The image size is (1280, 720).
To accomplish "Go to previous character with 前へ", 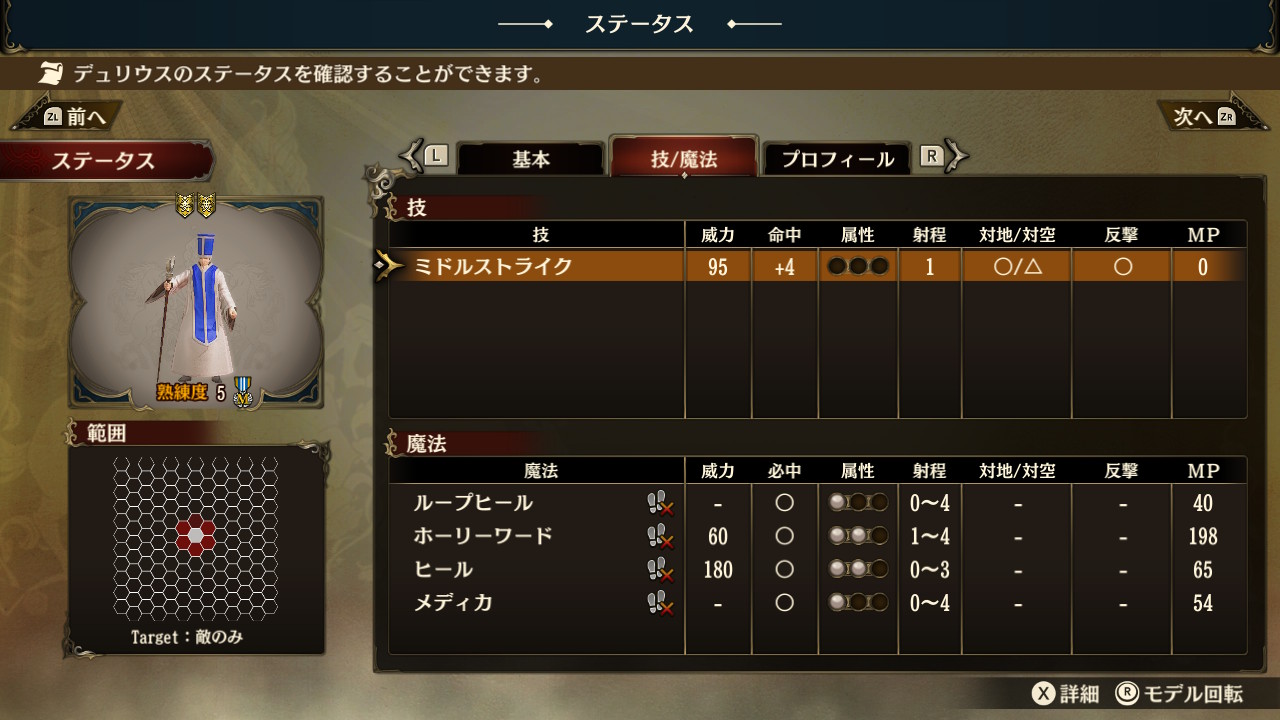I will [x=74, y=117].
